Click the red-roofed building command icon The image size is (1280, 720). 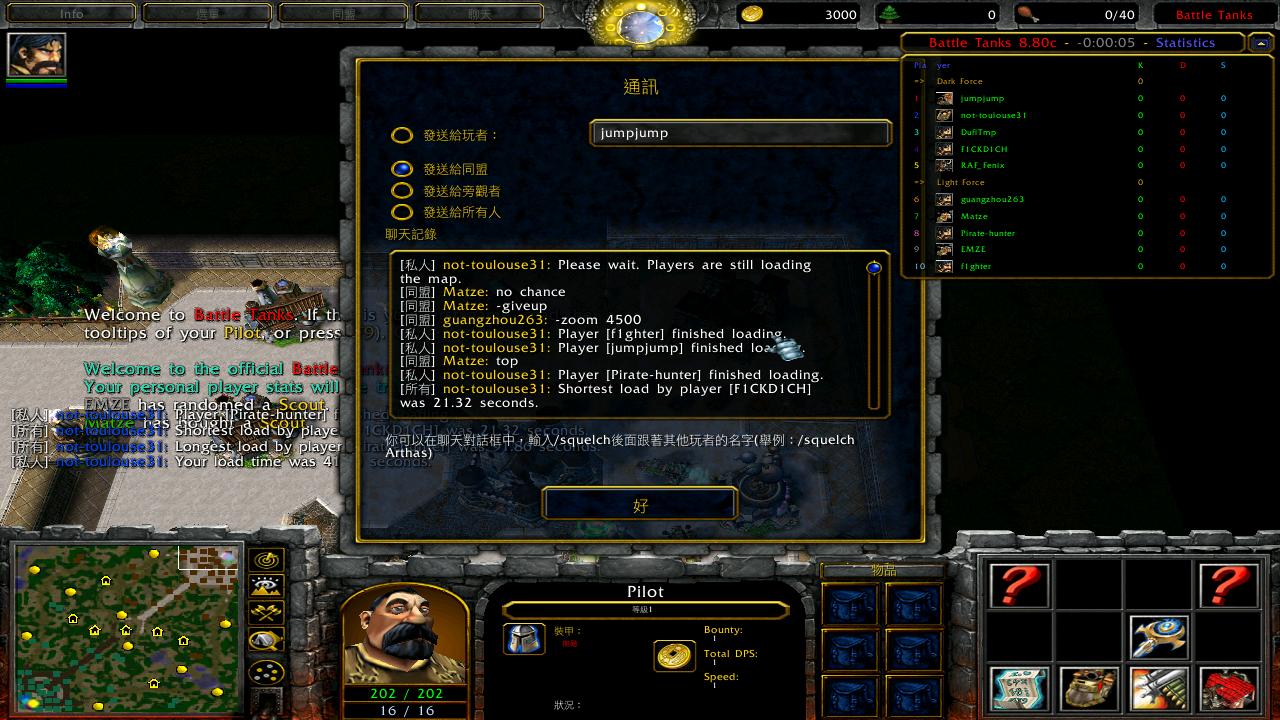click(1228, 689)
